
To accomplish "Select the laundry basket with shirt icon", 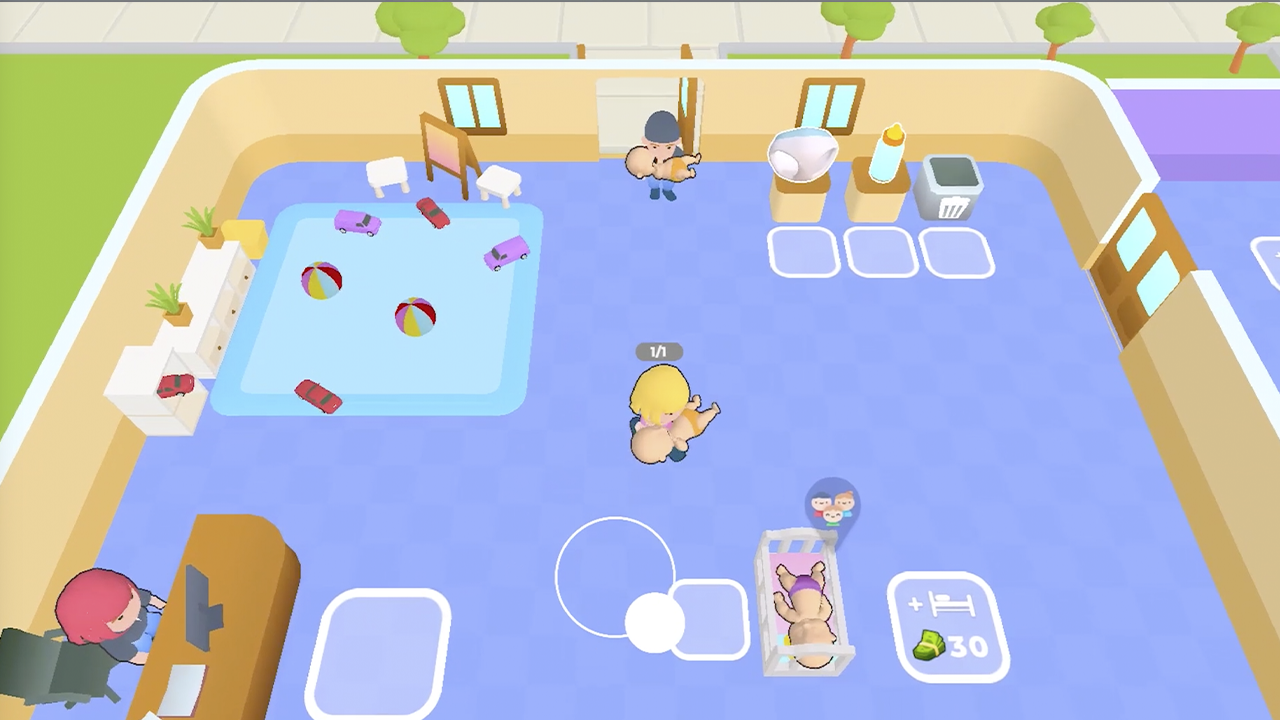I will click(x=950, y=185).
